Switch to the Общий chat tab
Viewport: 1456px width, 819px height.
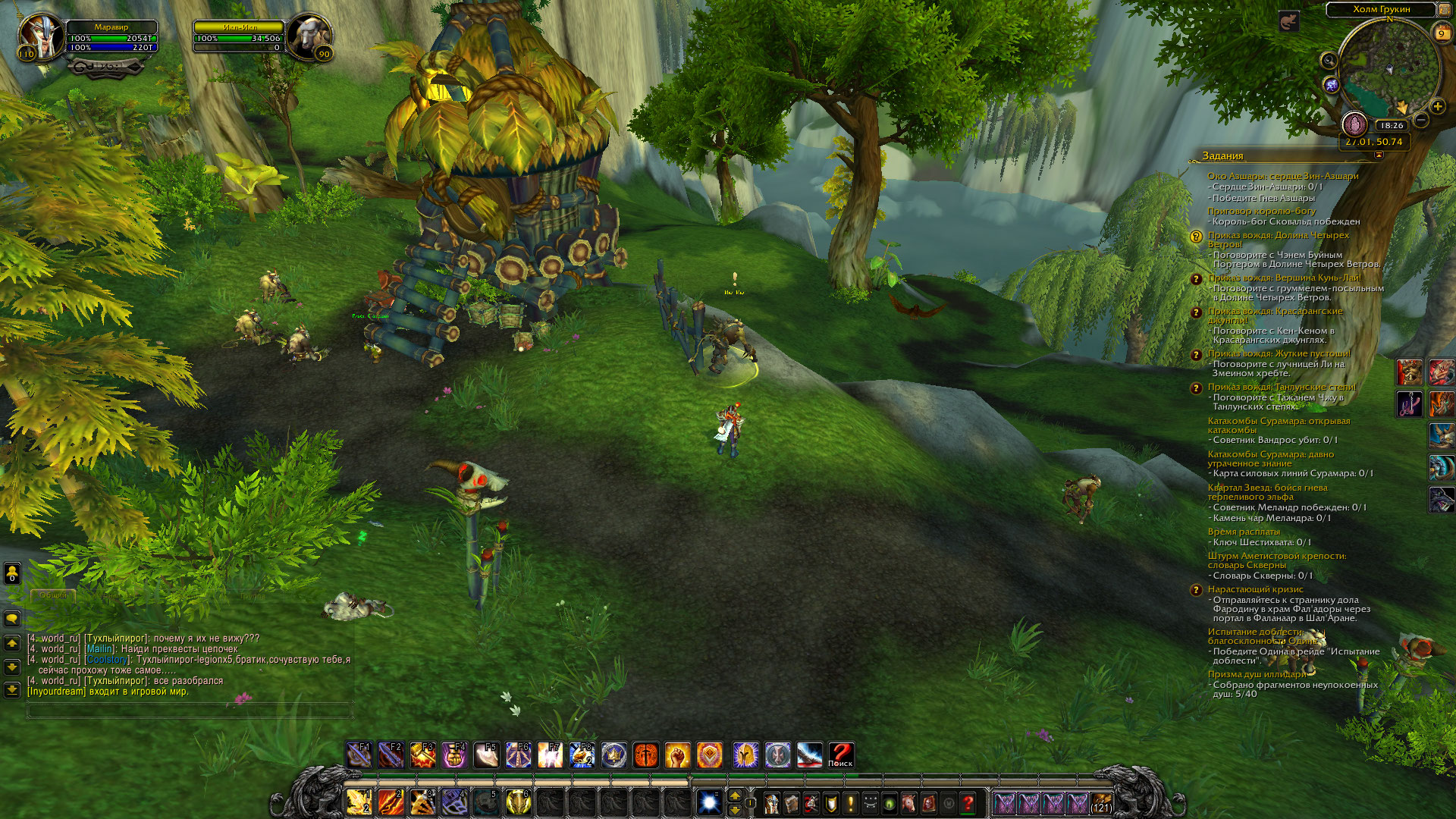click(x=53, y=595)
